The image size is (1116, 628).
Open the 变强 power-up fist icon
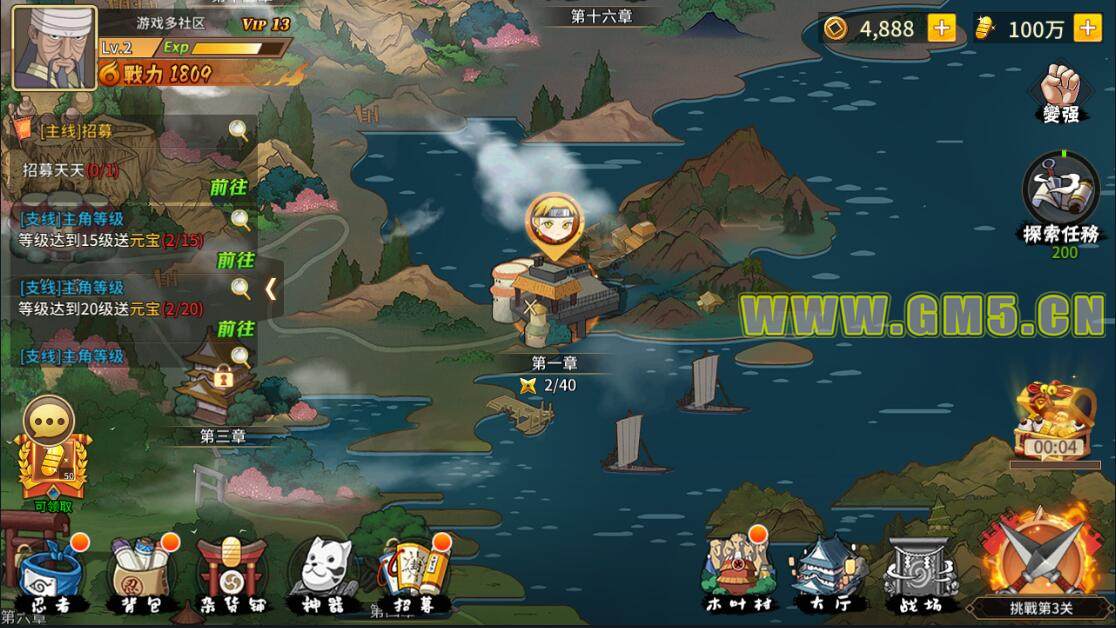[1061, 92]
